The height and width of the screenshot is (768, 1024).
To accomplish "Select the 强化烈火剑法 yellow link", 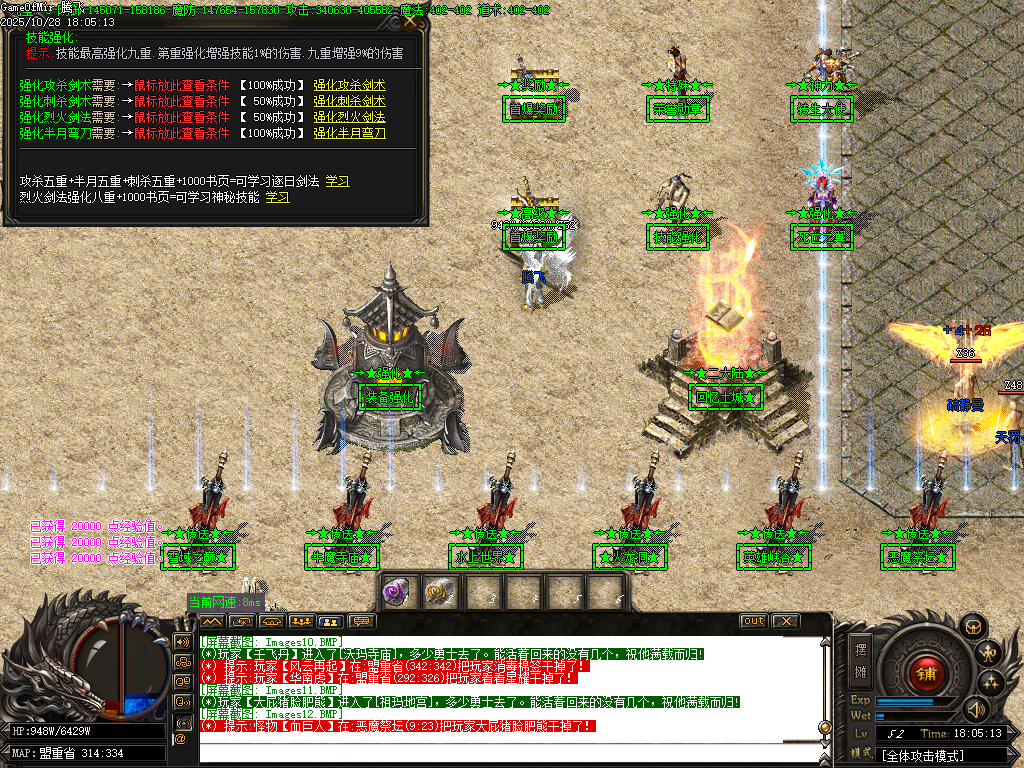I will pos(349,117).
